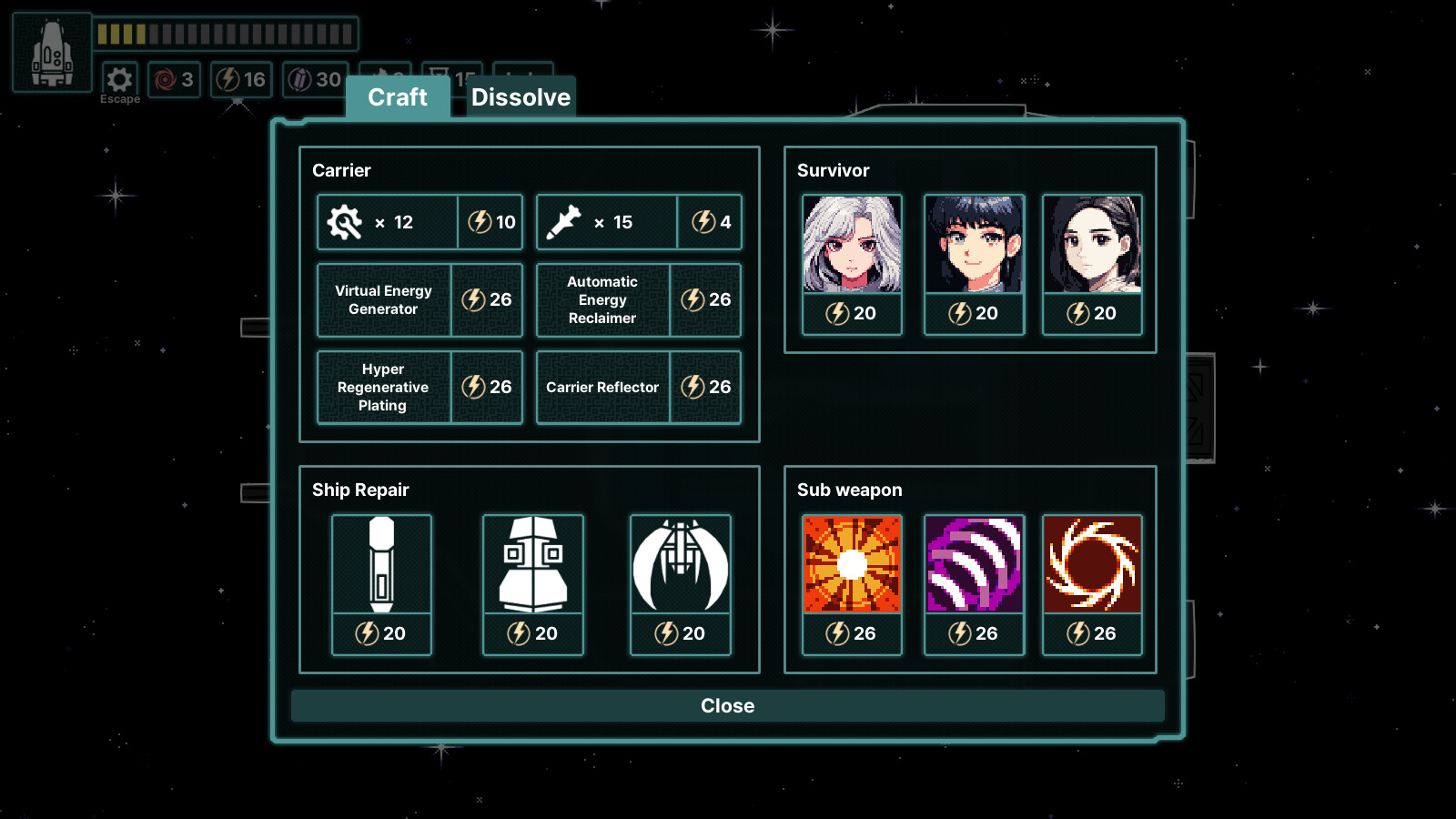Click the Close button
Screen dimensions: 1456x819
click(726, 705)
